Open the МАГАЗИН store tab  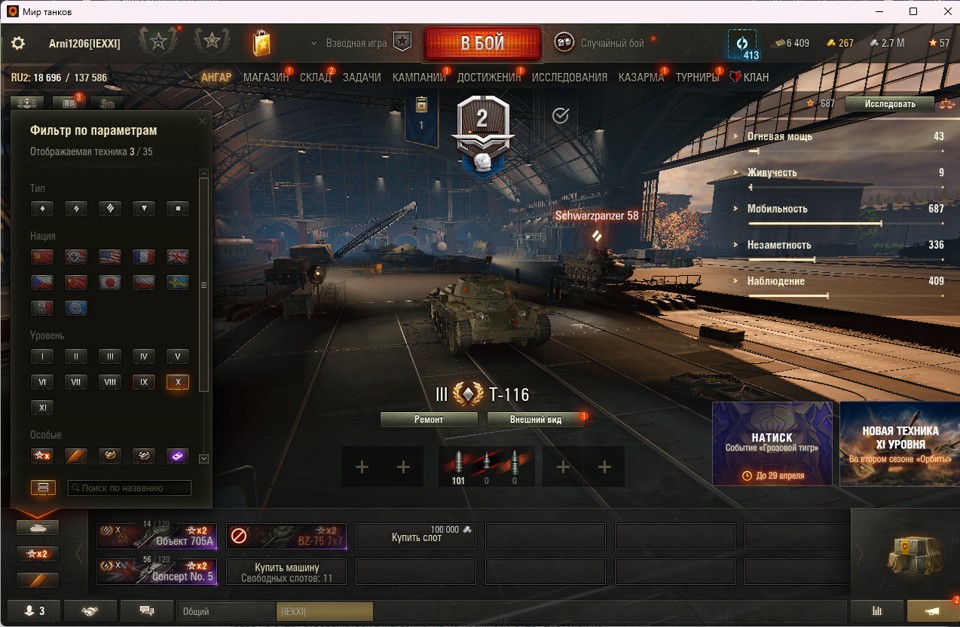(x=265, y=77)
